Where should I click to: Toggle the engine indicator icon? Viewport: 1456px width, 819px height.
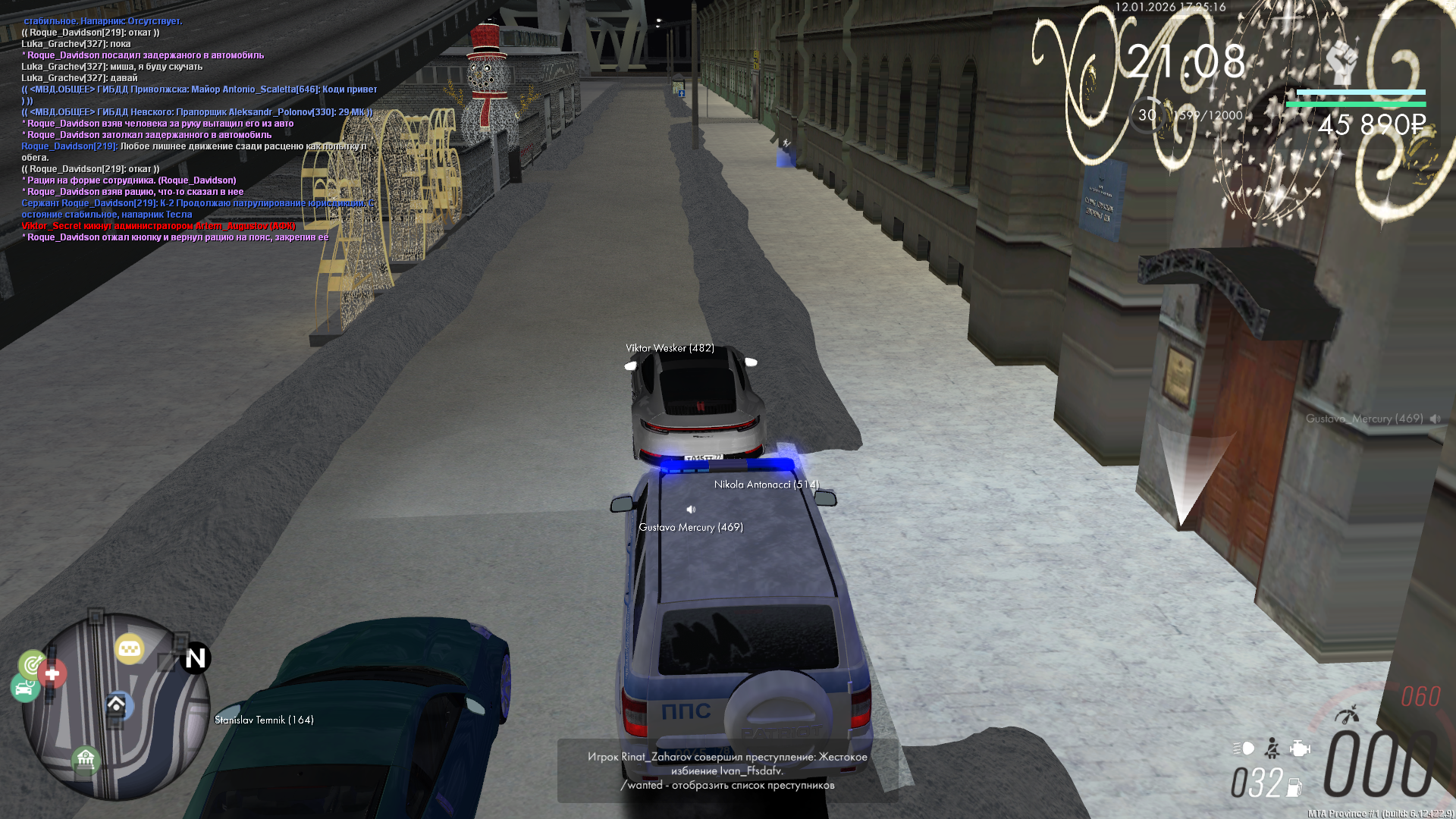(x=1300, y=748)
